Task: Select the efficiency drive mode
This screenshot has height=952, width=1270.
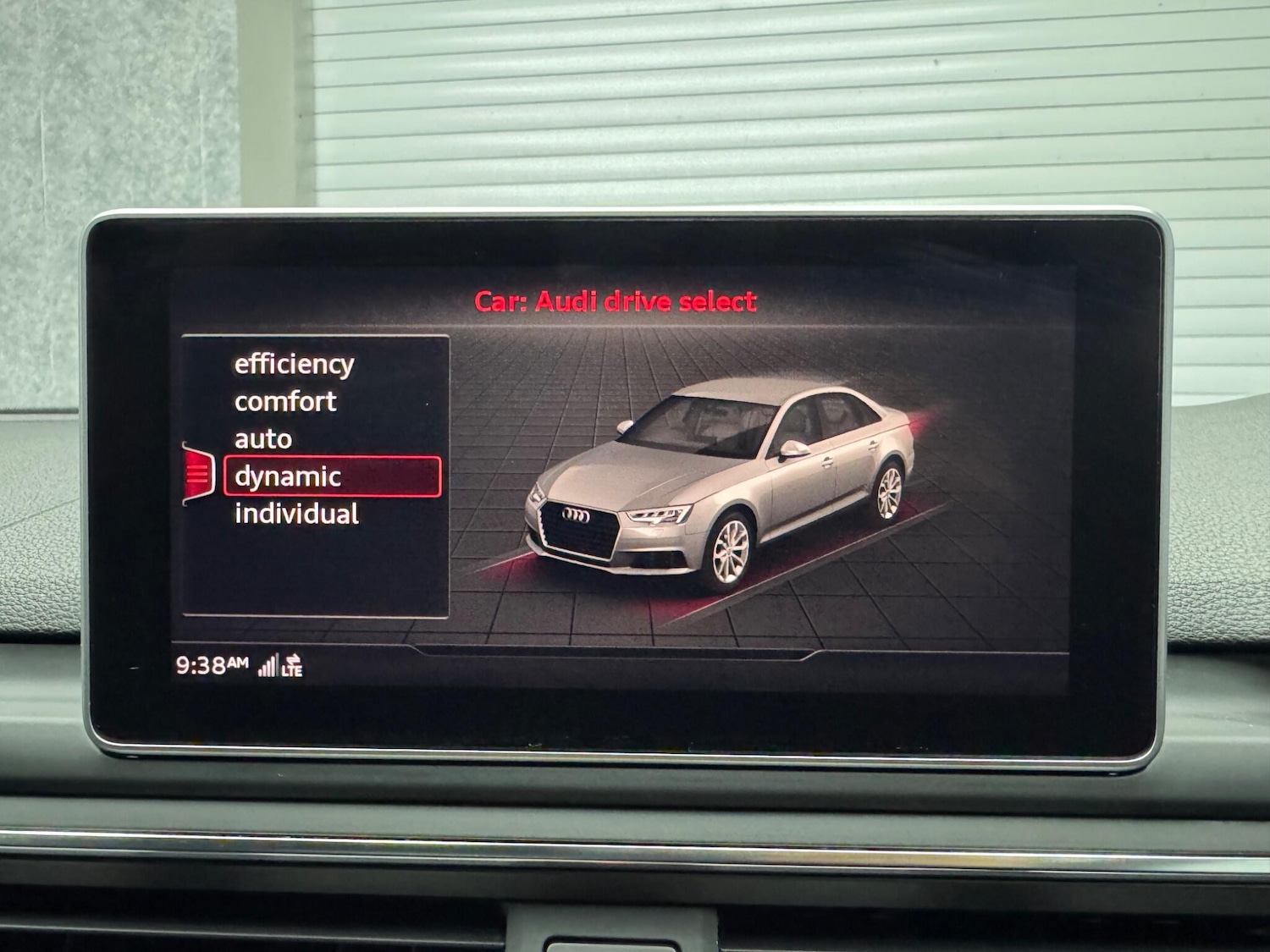Action: coord(292,365)
